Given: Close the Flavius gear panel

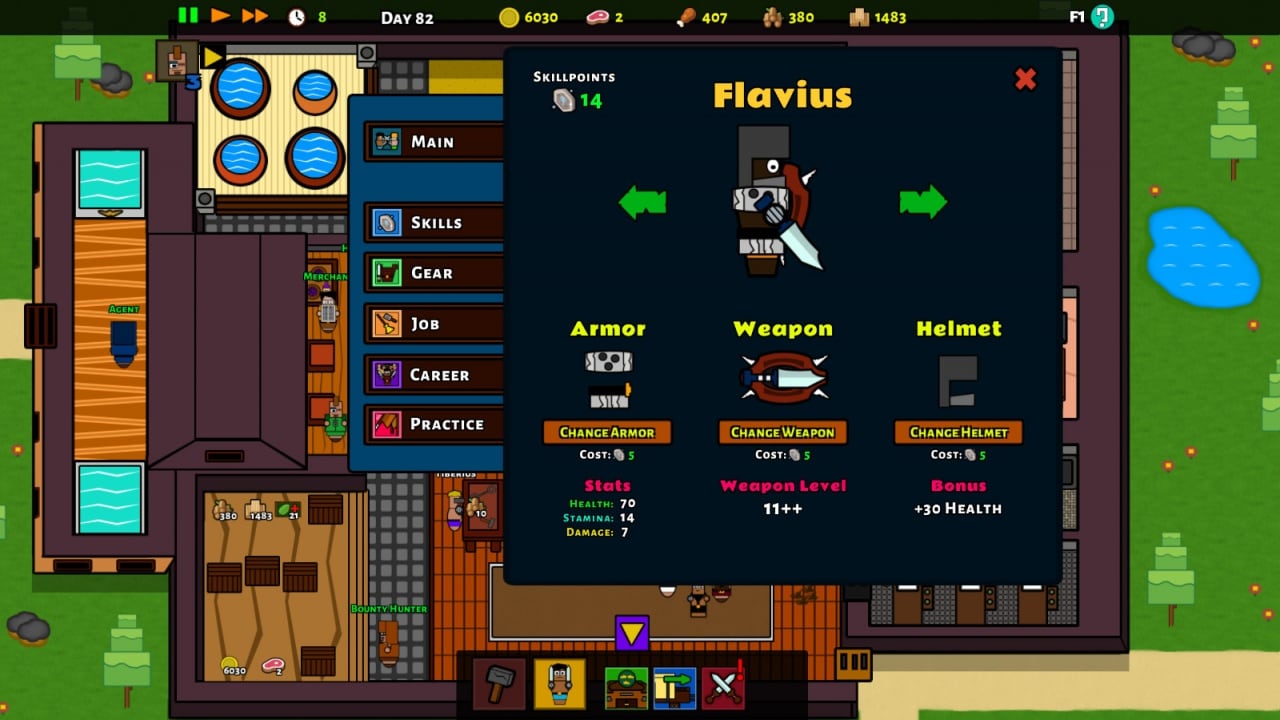Looking at the screenshot, I should point(1025,79).
